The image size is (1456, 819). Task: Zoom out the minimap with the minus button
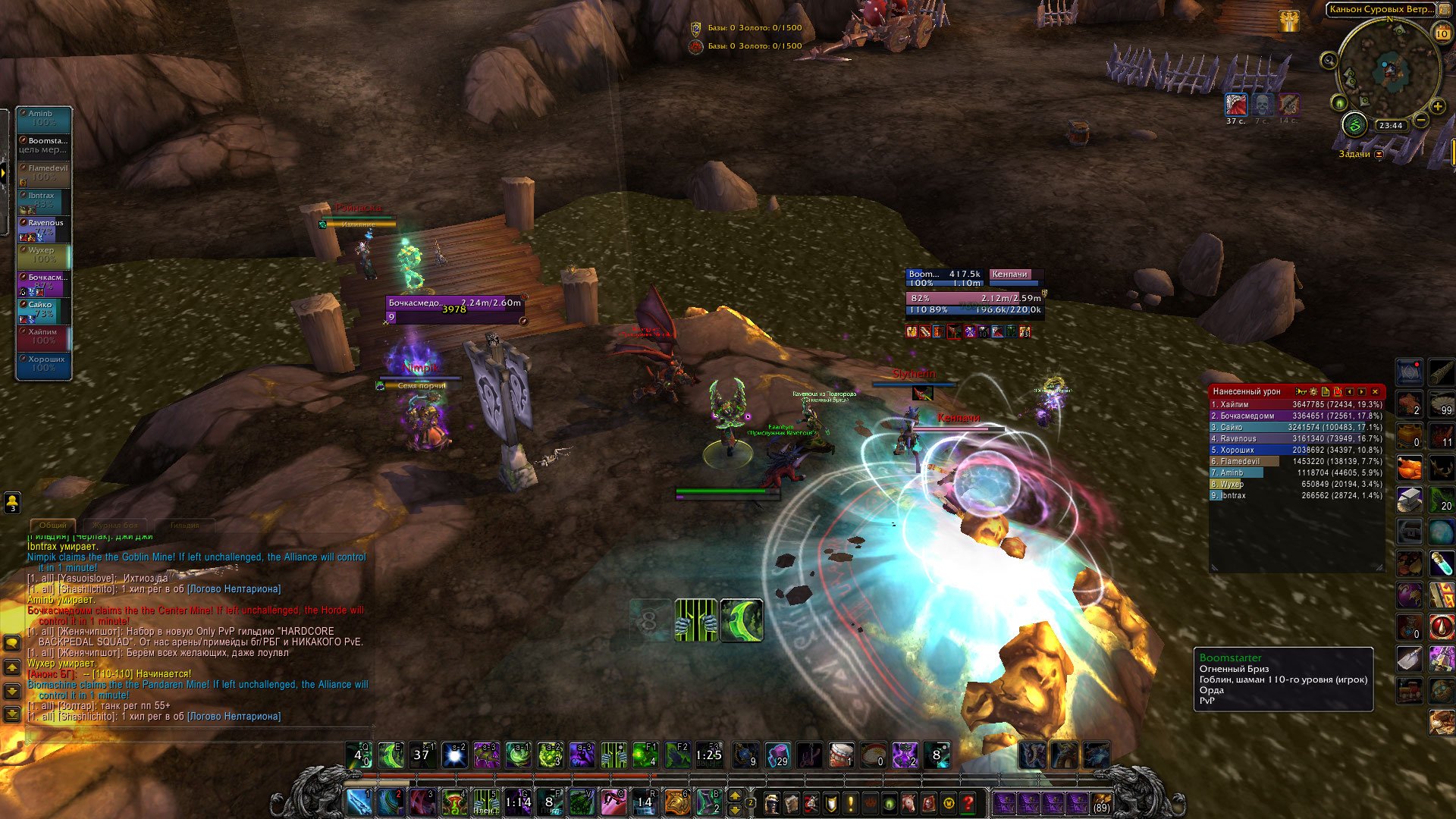pyautogui.click(x=1421, y=120)
